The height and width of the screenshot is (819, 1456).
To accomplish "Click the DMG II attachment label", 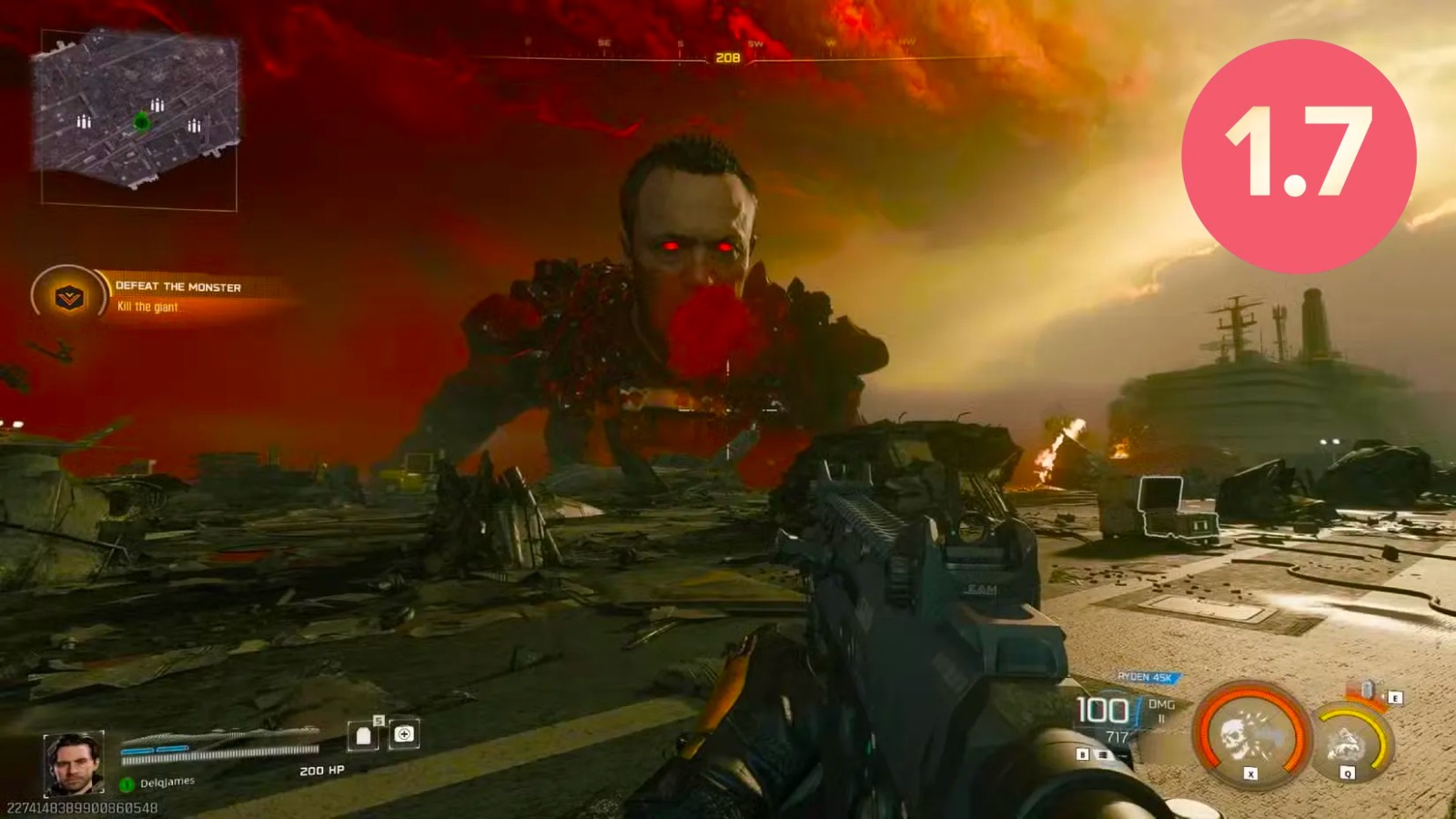I will (x=1162, y=710).
